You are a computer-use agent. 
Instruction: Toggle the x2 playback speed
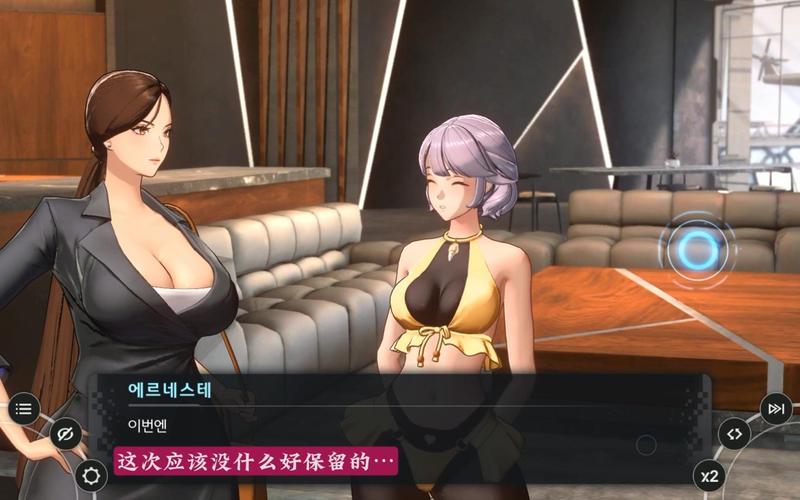click(x=709, y=475)
